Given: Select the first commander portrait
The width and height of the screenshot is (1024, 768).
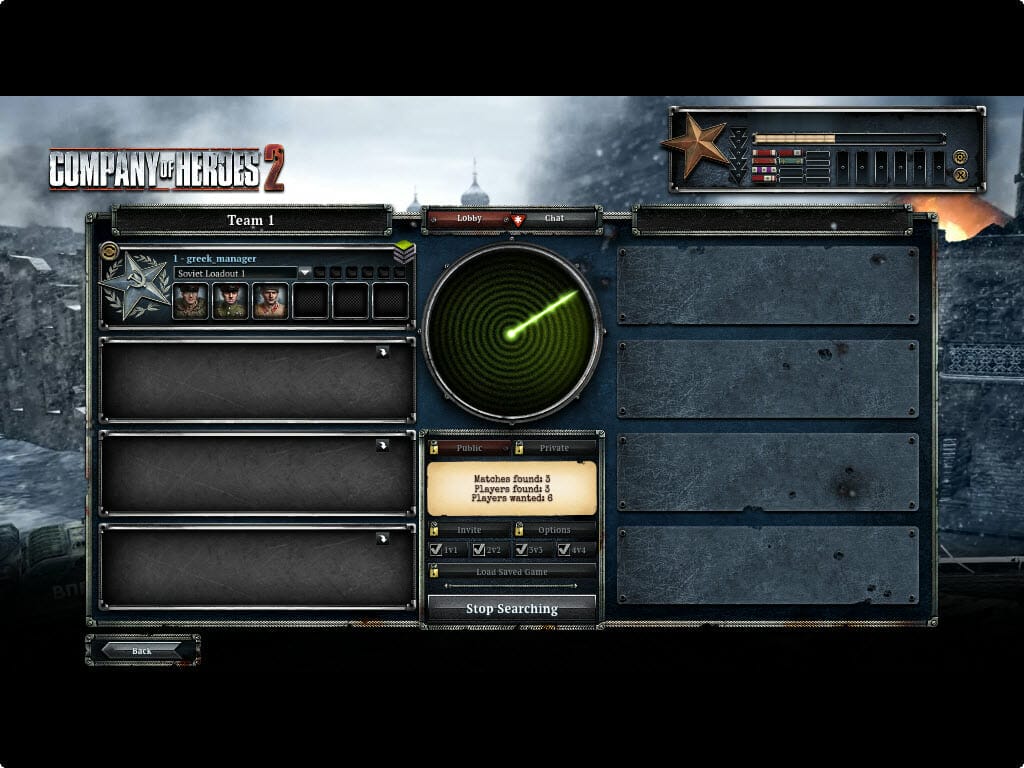Looking at the screenshot, I should (x=190, y=300).
